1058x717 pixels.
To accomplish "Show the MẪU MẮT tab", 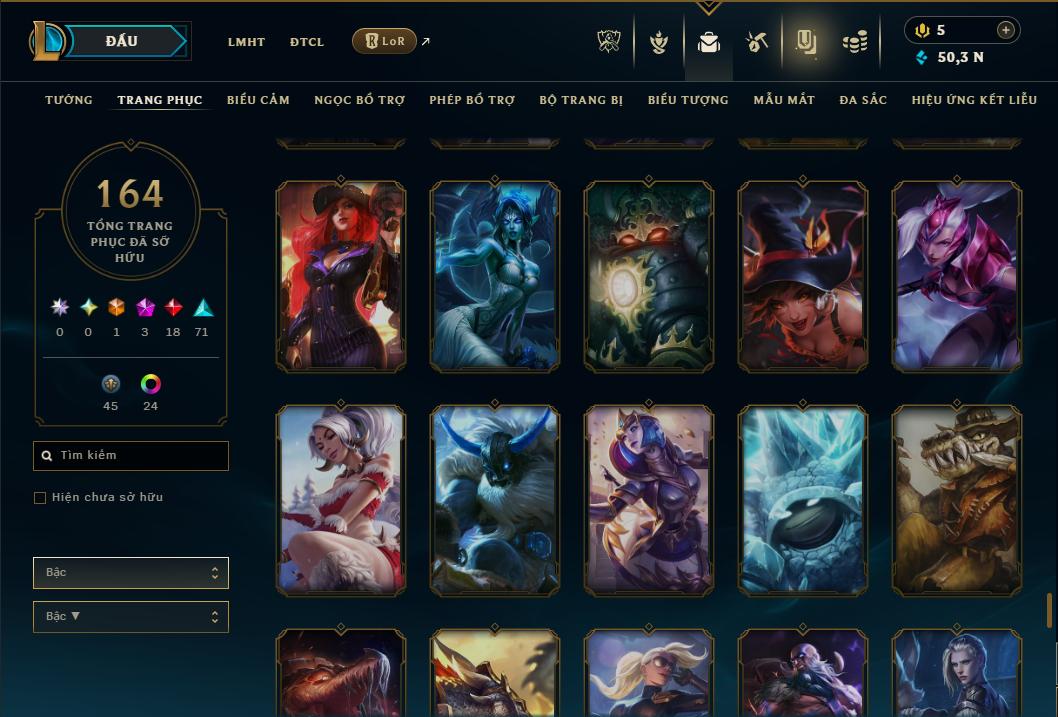I will tap(784, 100).
